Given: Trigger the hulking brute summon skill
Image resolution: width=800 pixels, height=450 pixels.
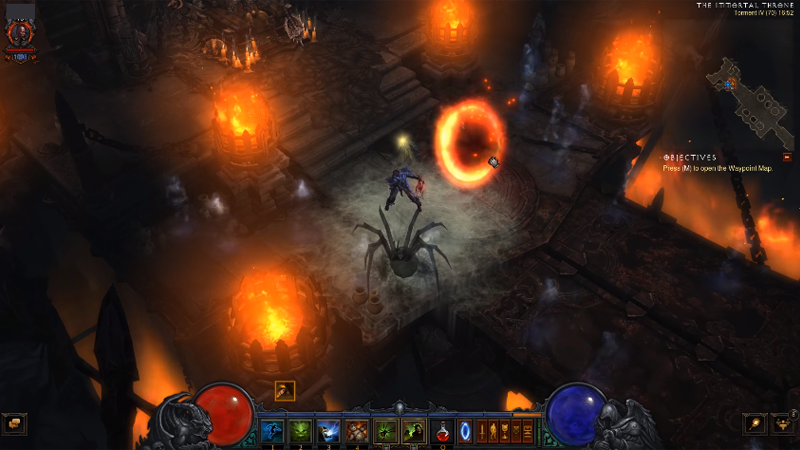Looking at the screenshot, I should tap(357, 431).
